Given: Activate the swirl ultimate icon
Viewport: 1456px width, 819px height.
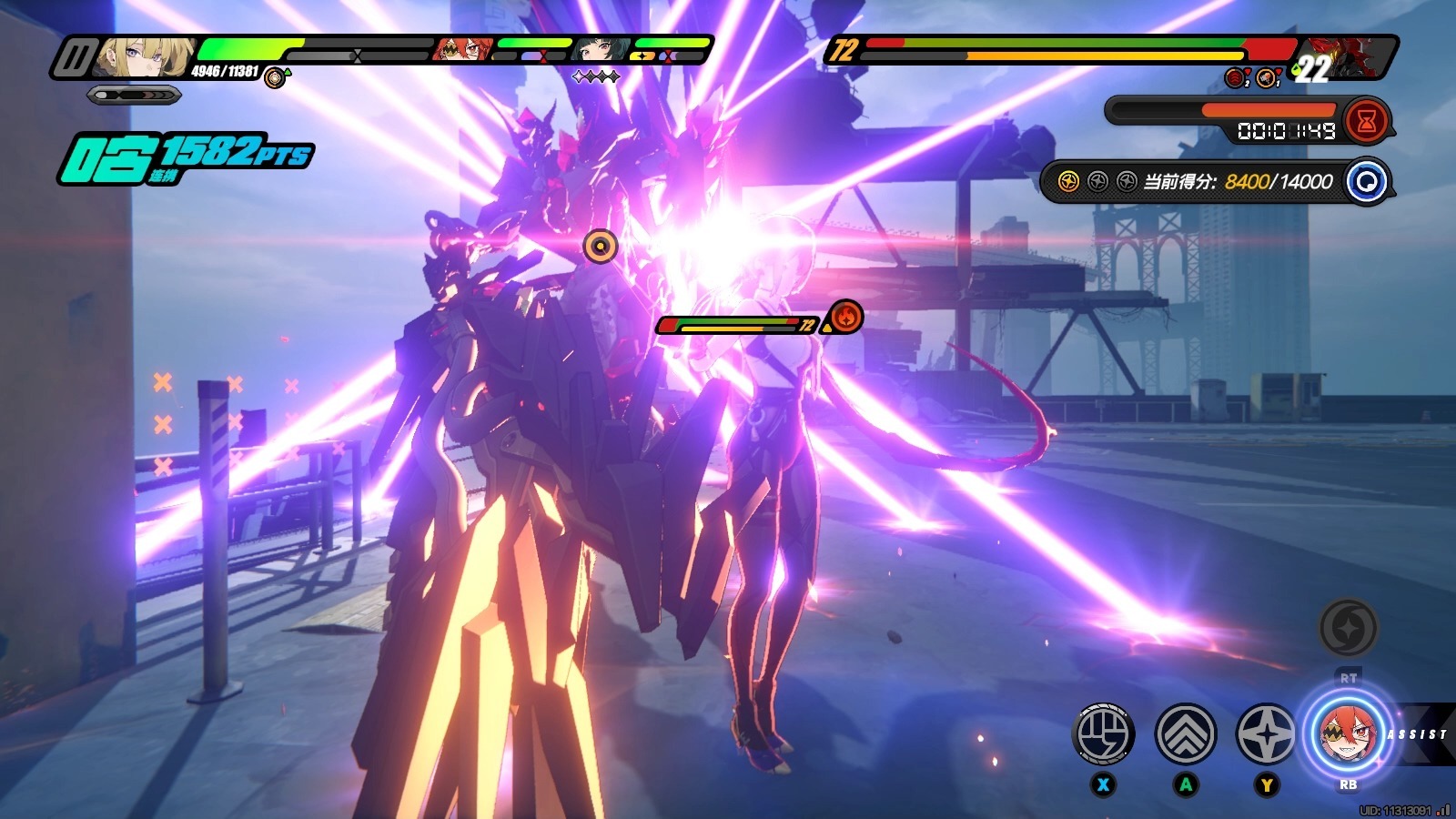Looking at the screenshot, I should [x=1348, y=627].
